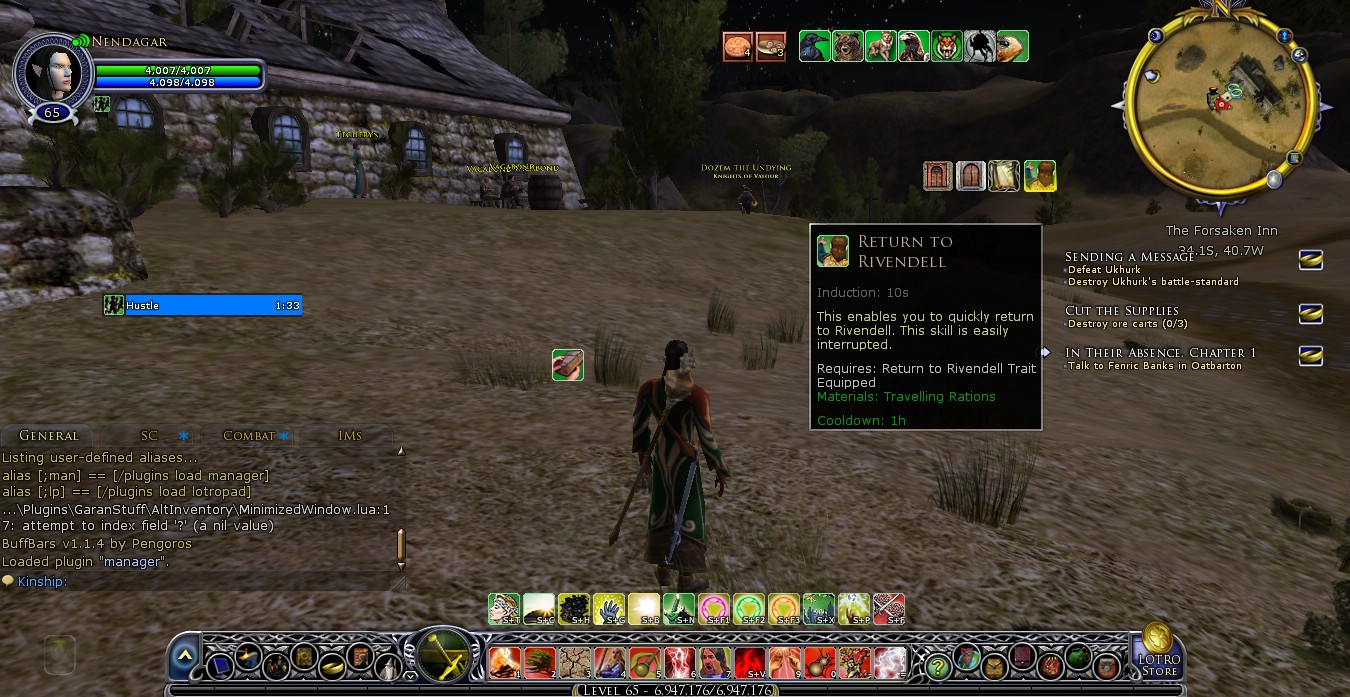
Task: Summon the bear companion
Action: (x=848, y=47)
